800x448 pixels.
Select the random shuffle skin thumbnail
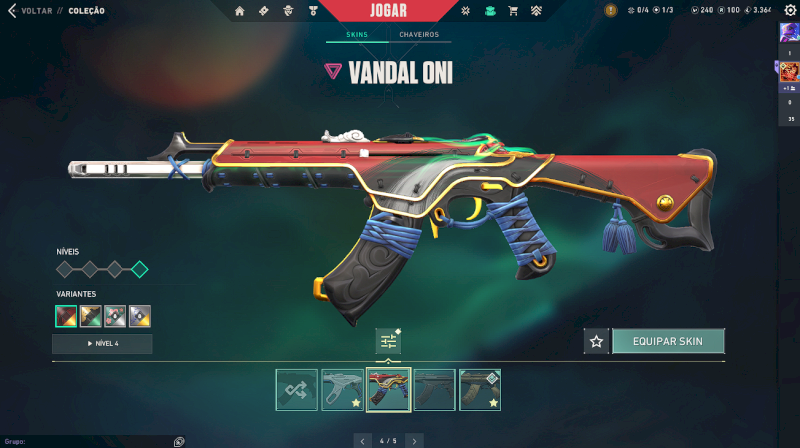pos(297,390)
